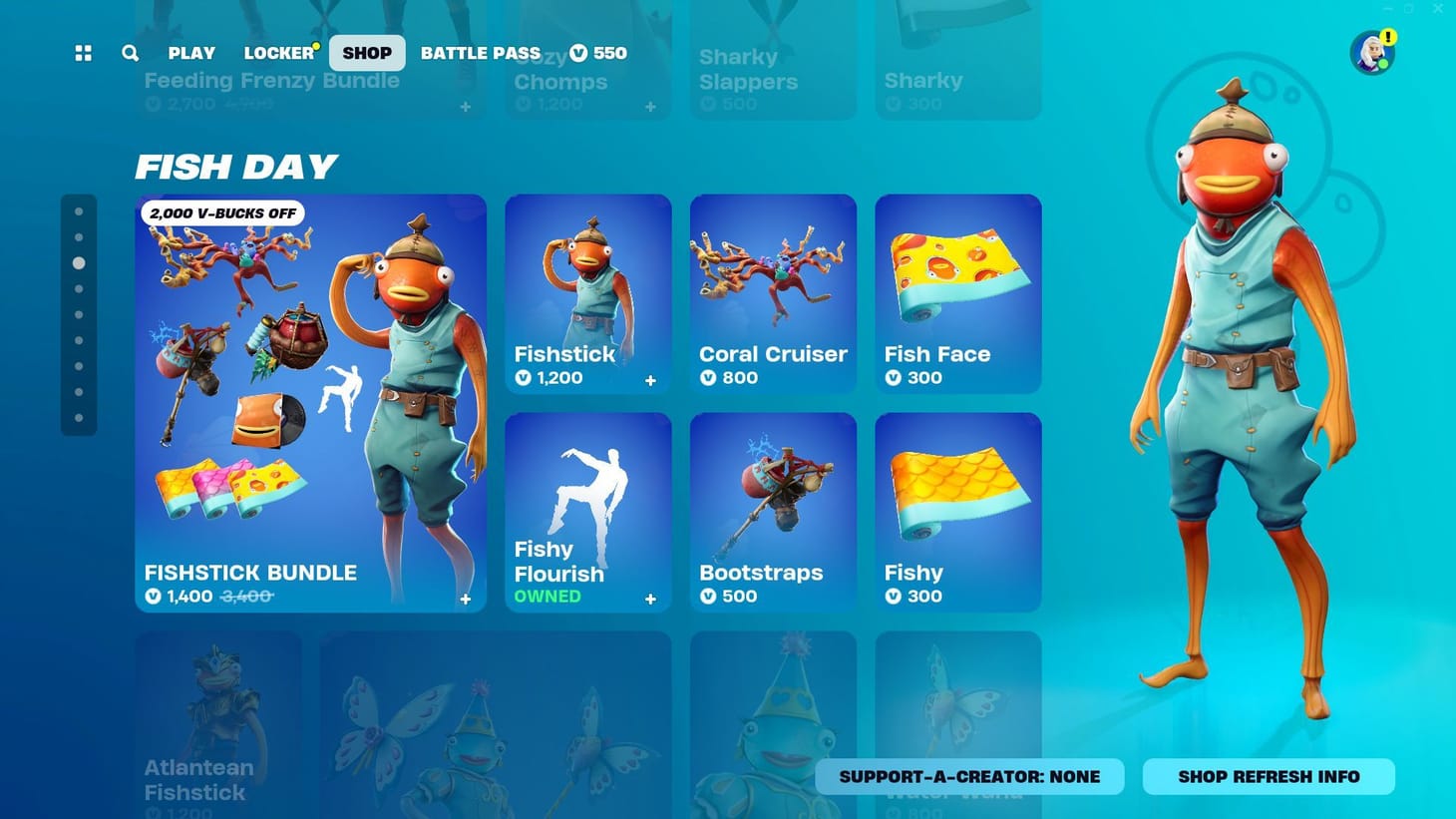Click the search magnifier icon
The width and height of the screenshot is (1456, 819).
130,53
